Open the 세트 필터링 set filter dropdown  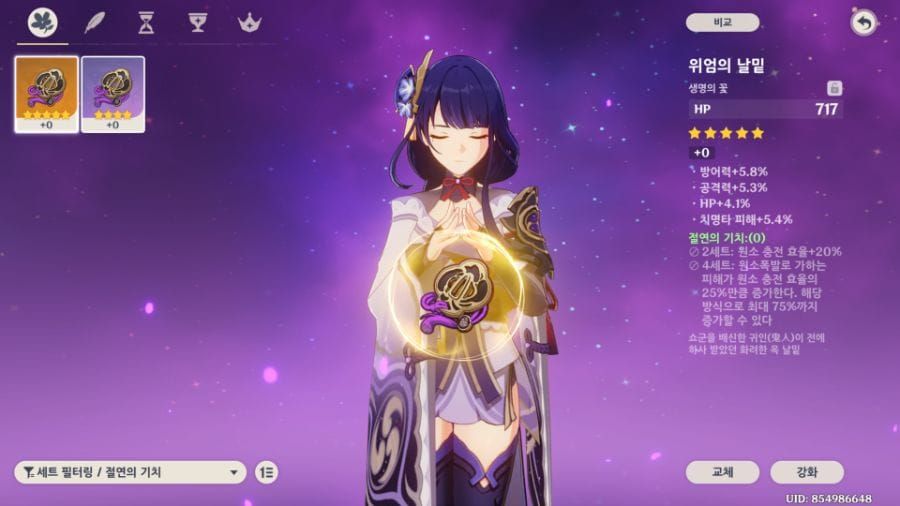click(x=130, y=472)
